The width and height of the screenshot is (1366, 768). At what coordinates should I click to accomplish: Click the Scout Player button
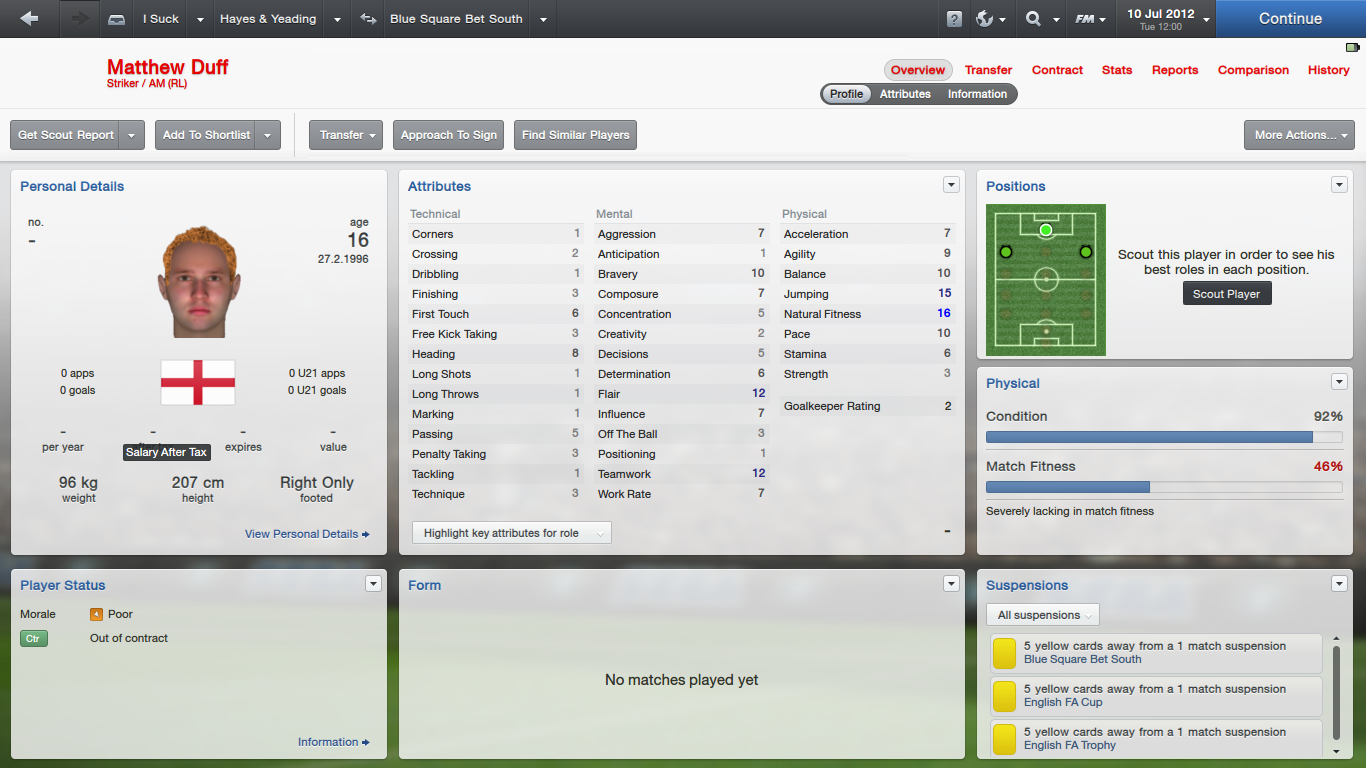[x=1226, y=294]
